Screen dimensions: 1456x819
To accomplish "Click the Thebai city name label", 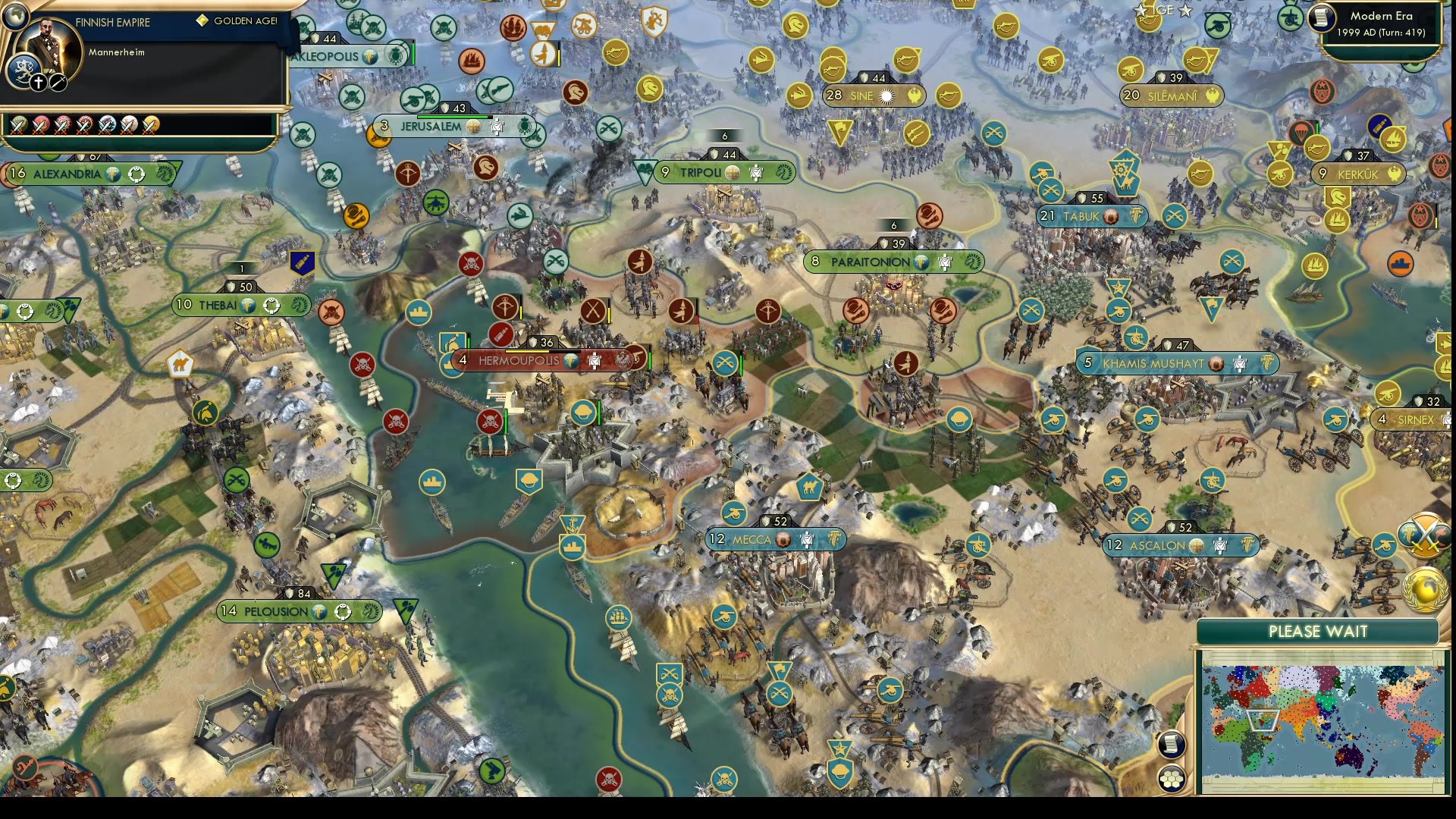I will click(218, 306).
